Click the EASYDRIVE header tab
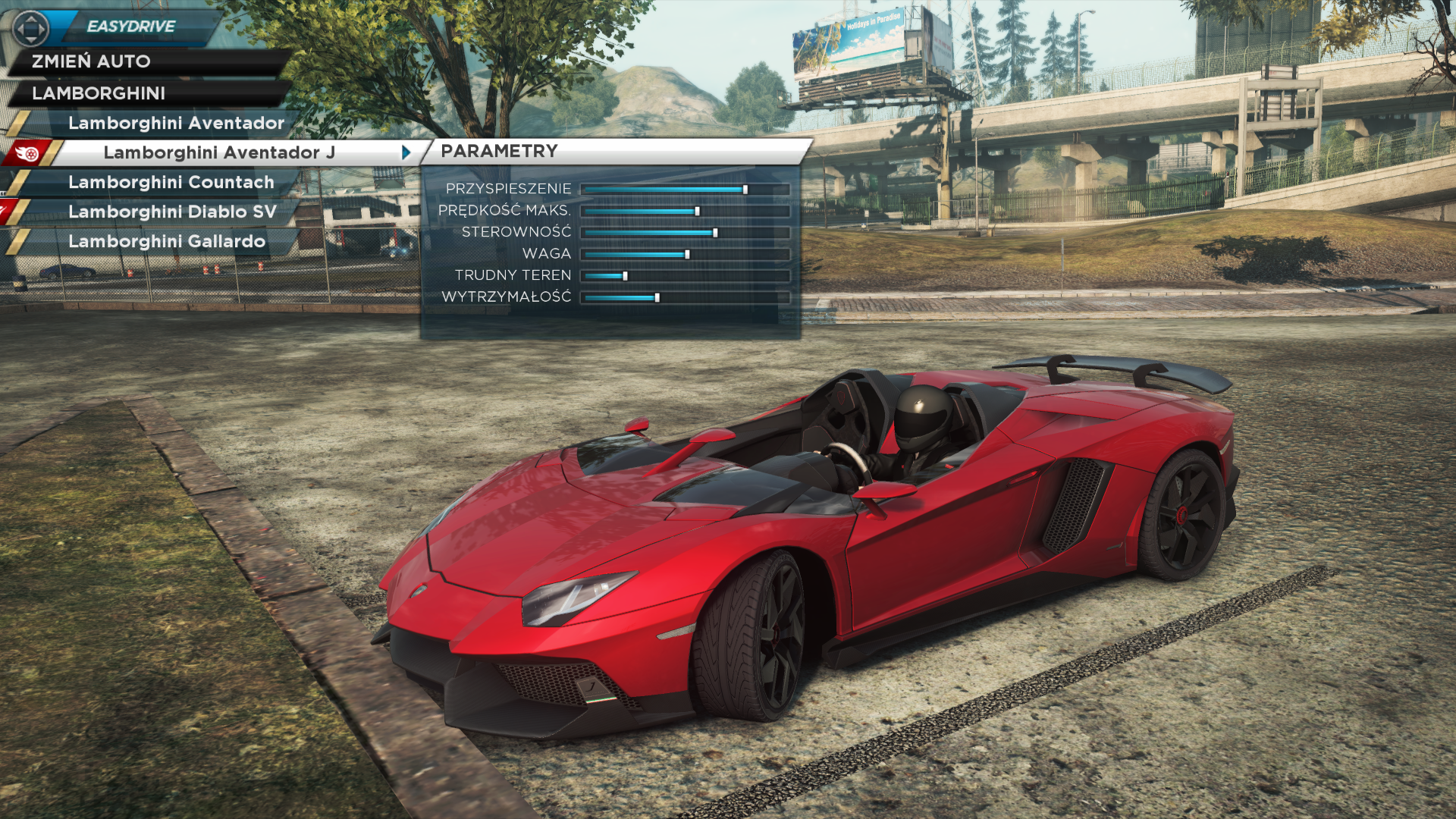This screenshot has height=819, width=1456. coord(130,27)
